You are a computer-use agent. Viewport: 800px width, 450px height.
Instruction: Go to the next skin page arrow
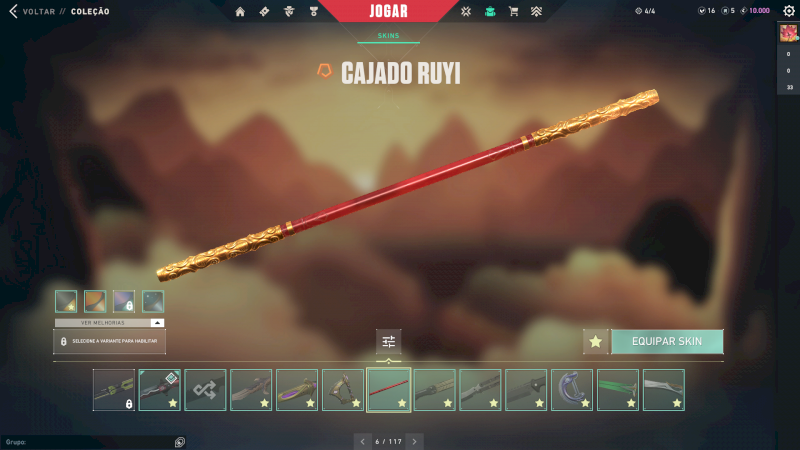[415, 441]
